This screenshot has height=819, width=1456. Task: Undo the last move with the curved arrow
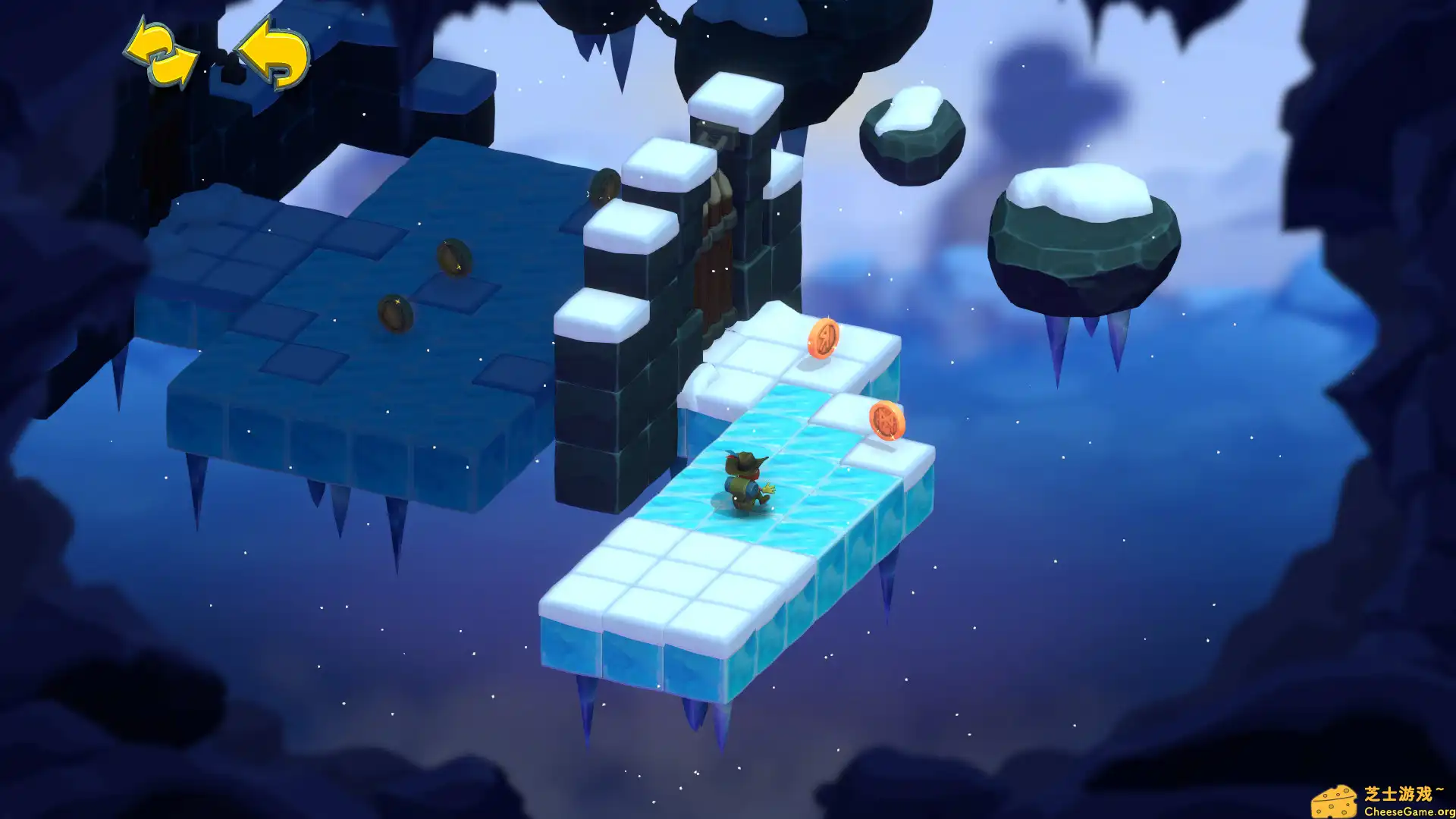(x=275, y=53)
